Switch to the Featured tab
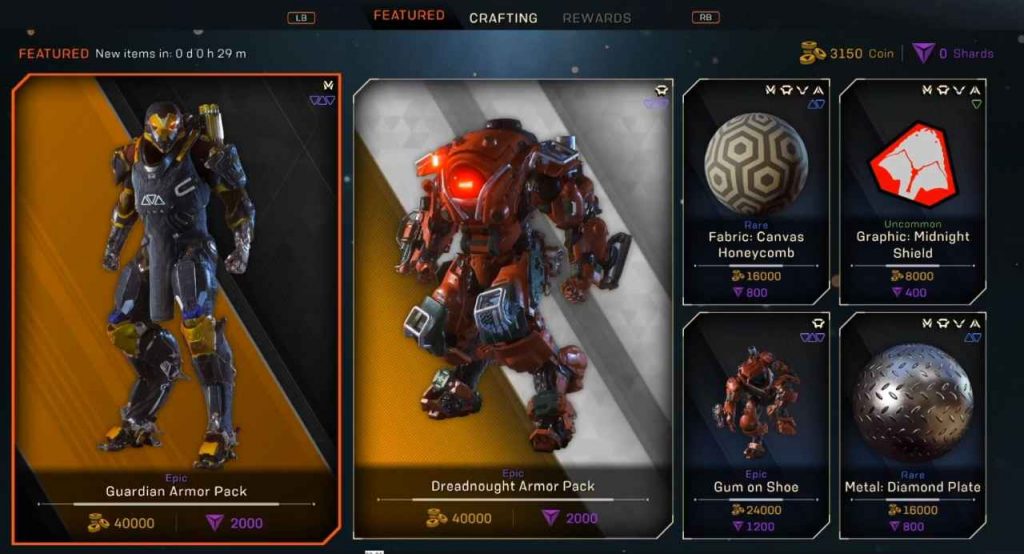 [409, 16]
